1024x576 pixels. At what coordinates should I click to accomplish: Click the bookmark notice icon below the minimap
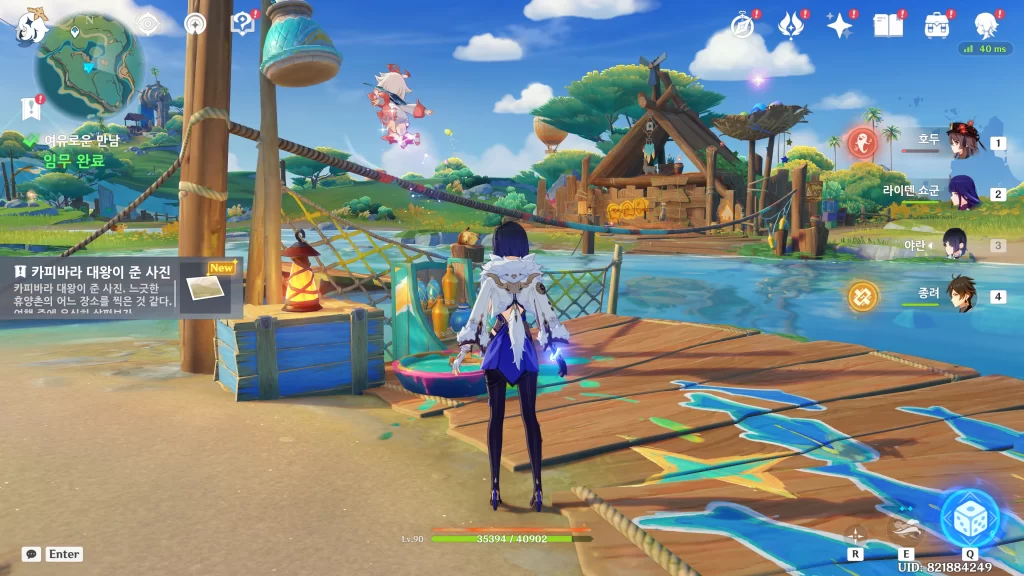coord(29,108)
